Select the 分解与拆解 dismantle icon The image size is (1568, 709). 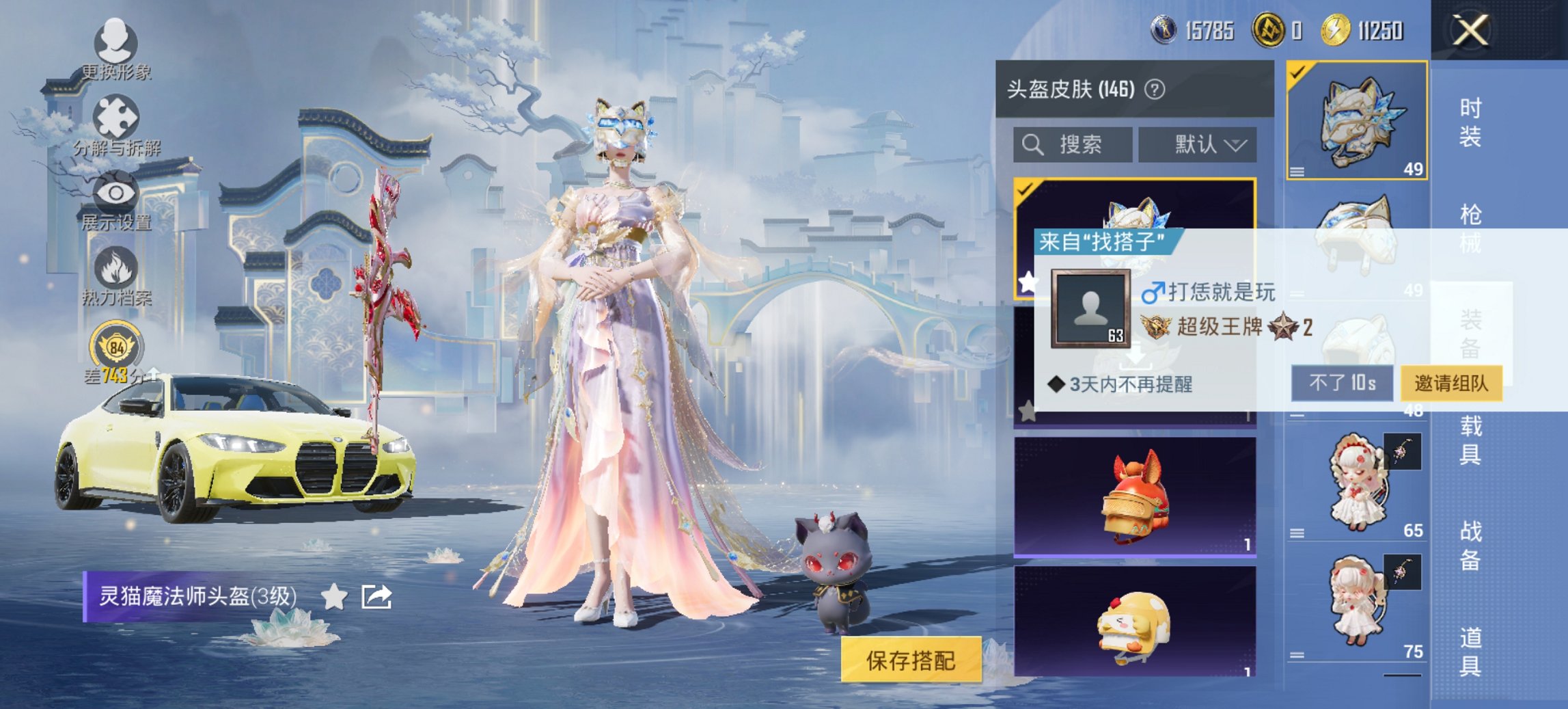tap(116, 121)
